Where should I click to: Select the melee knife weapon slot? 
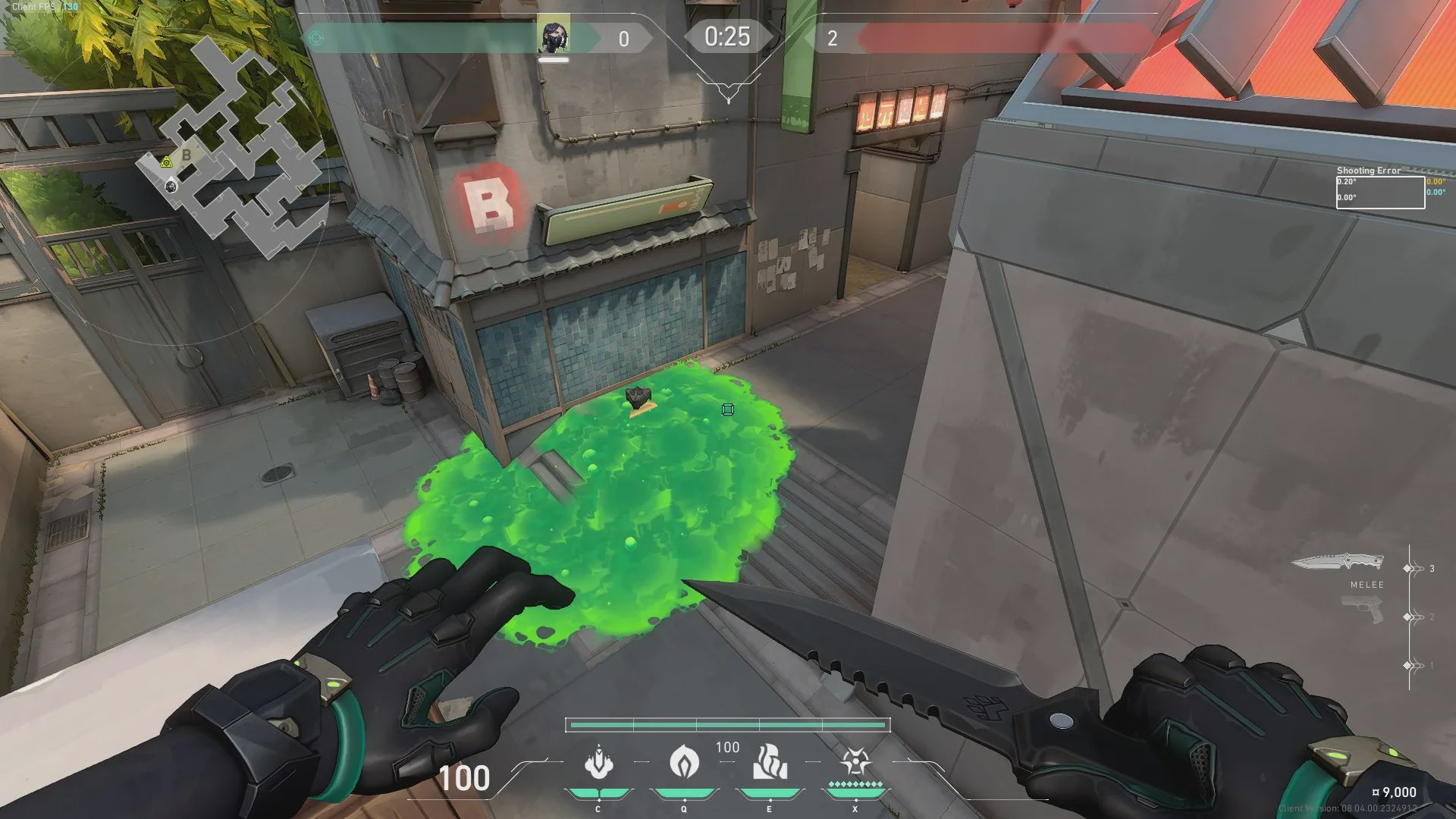[1337, 563]
